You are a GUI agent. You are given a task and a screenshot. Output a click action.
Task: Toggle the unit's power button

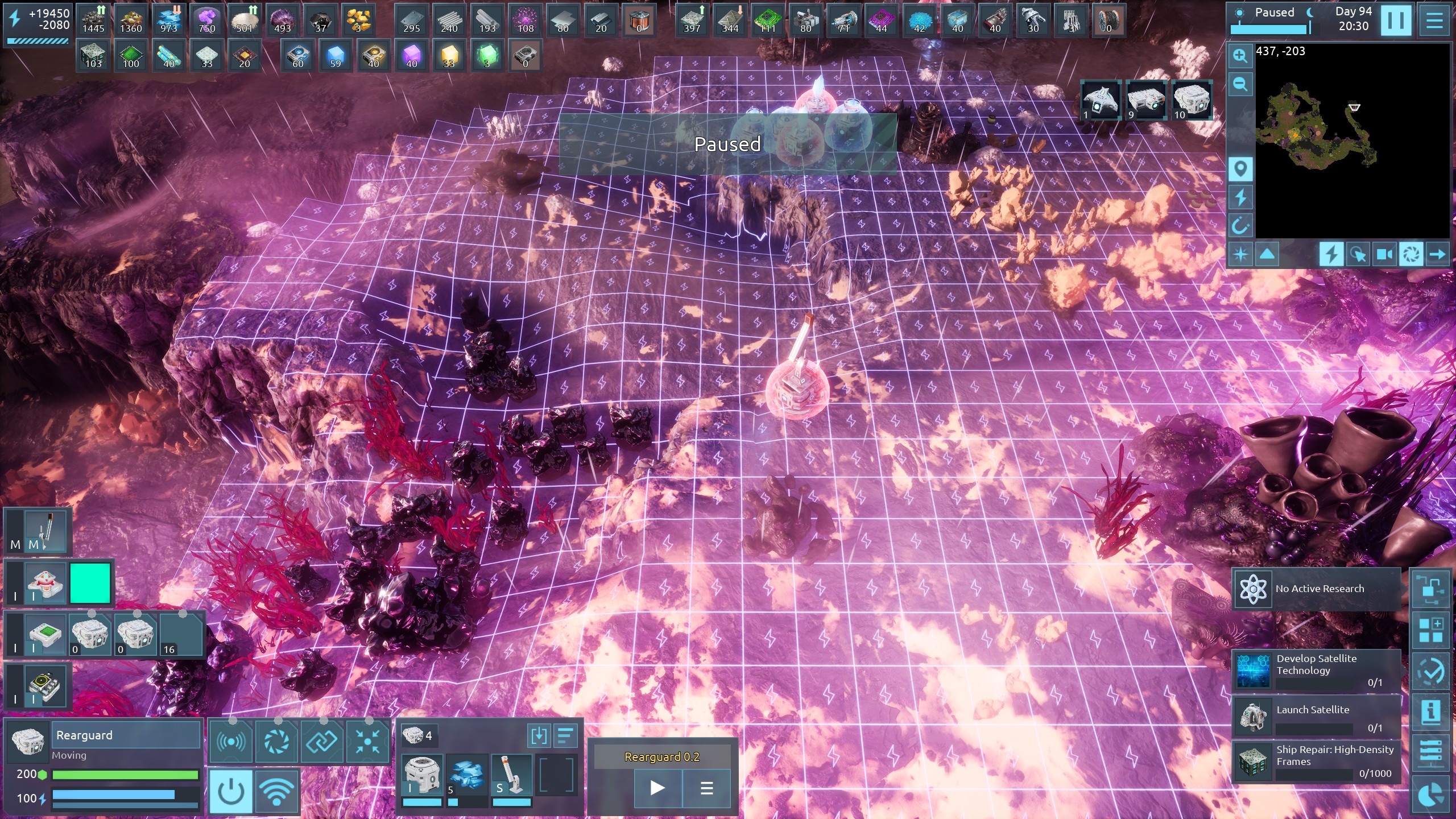click(x=231, y=791)
